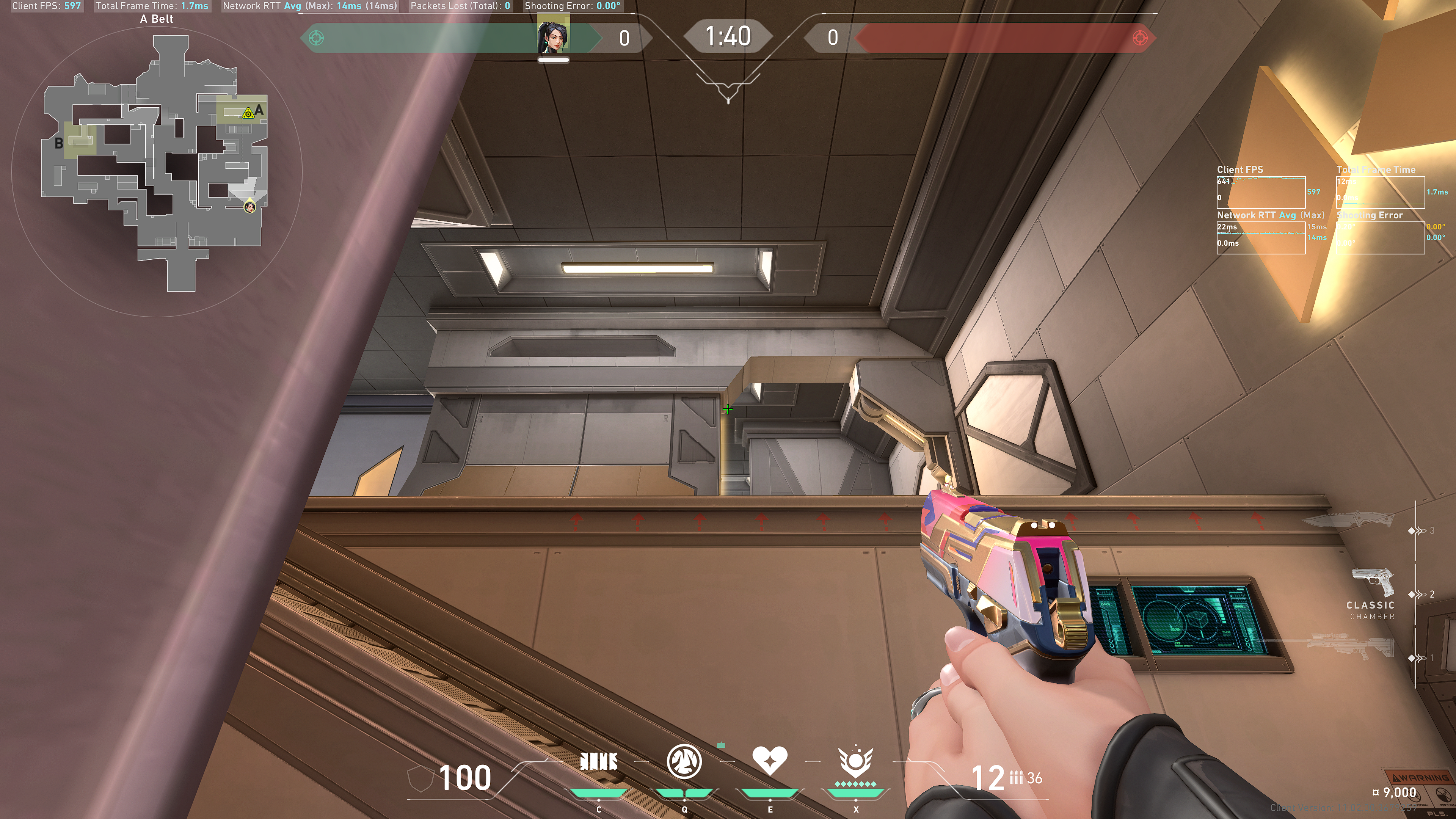Viewport: 1456px width, 819px height.
Task: Select the Trademark trap ability icon
Action: pos(599,762)
